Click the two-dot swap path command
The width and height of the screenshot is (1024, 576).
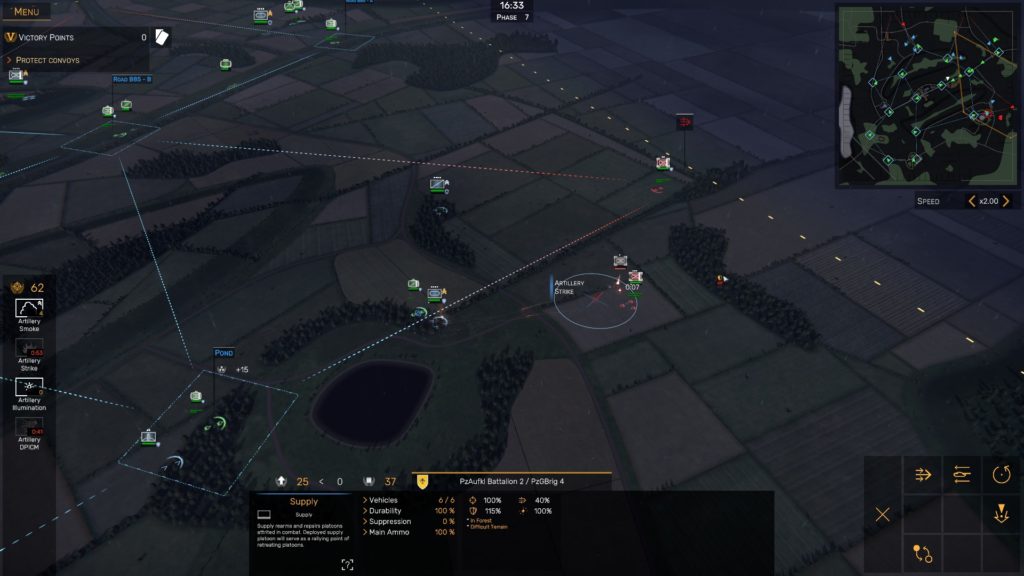point(923,553)
